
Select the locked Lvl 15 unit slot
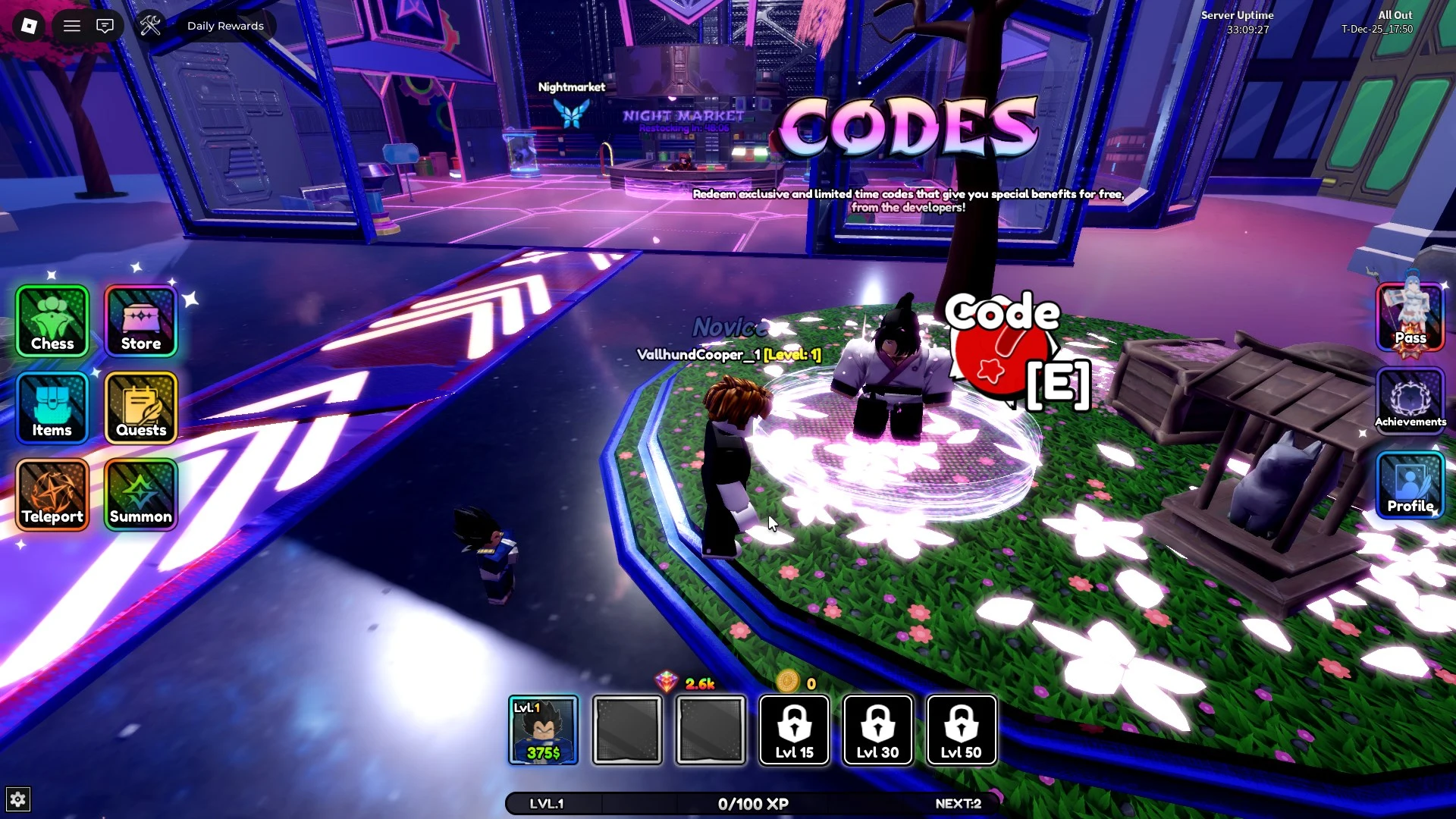794,730
